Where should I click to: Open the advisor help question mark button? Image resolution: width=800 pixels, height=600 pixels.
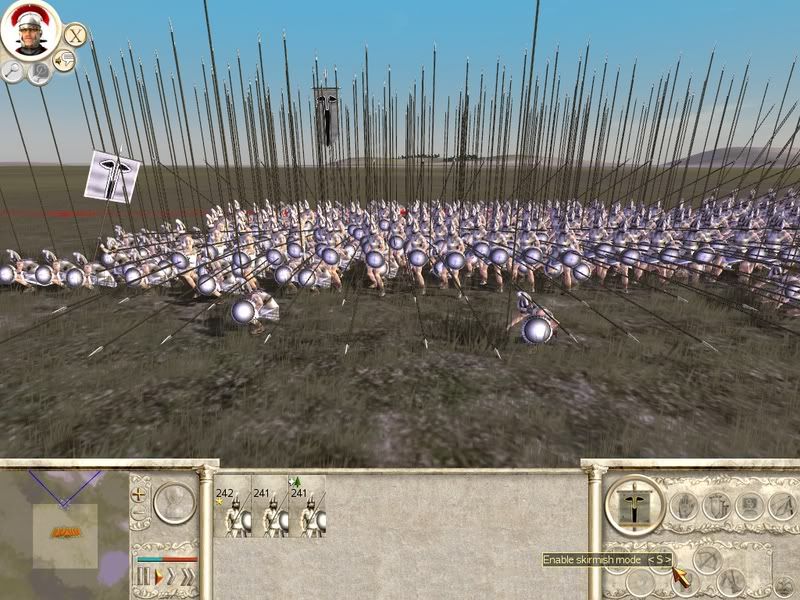coord(40,73)
